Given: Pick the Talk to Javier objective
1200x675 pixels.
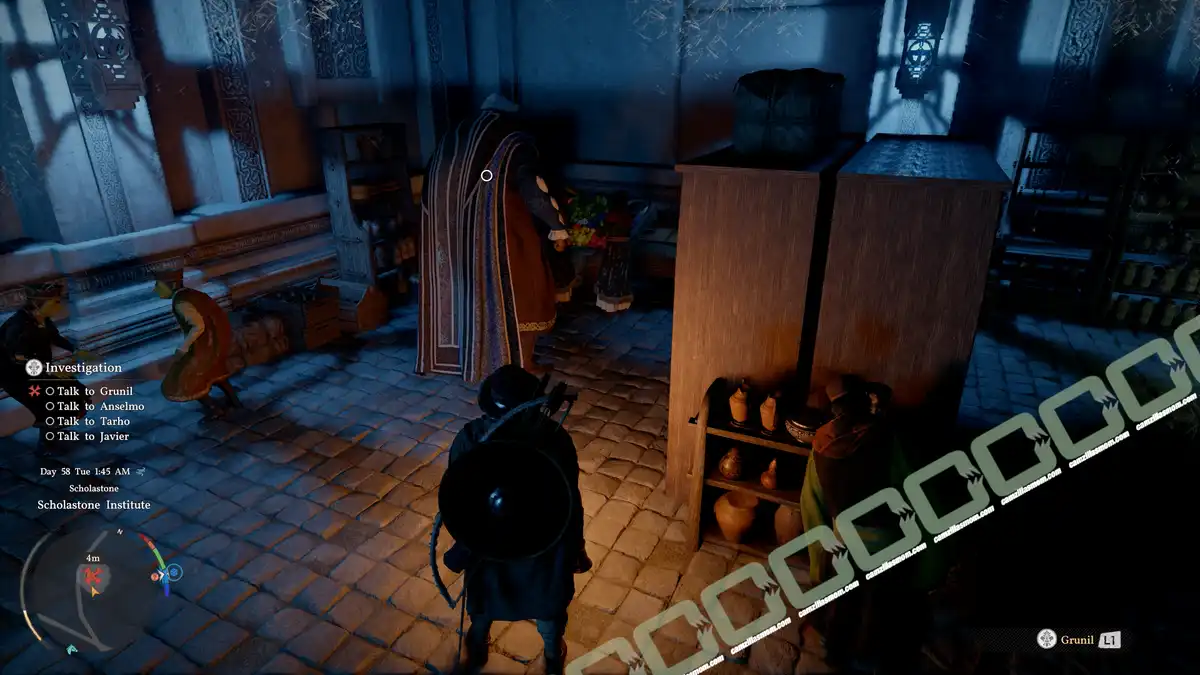Looking at the screenshot, I should click(x=93, y=436).
